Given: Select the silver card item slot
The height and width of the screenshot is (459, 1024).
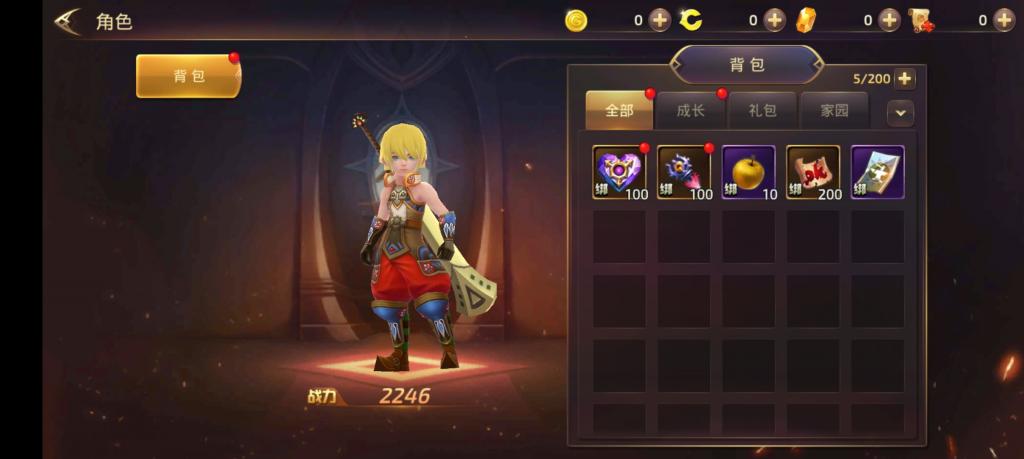Looking at the screenshot, I should pos(877,172).
